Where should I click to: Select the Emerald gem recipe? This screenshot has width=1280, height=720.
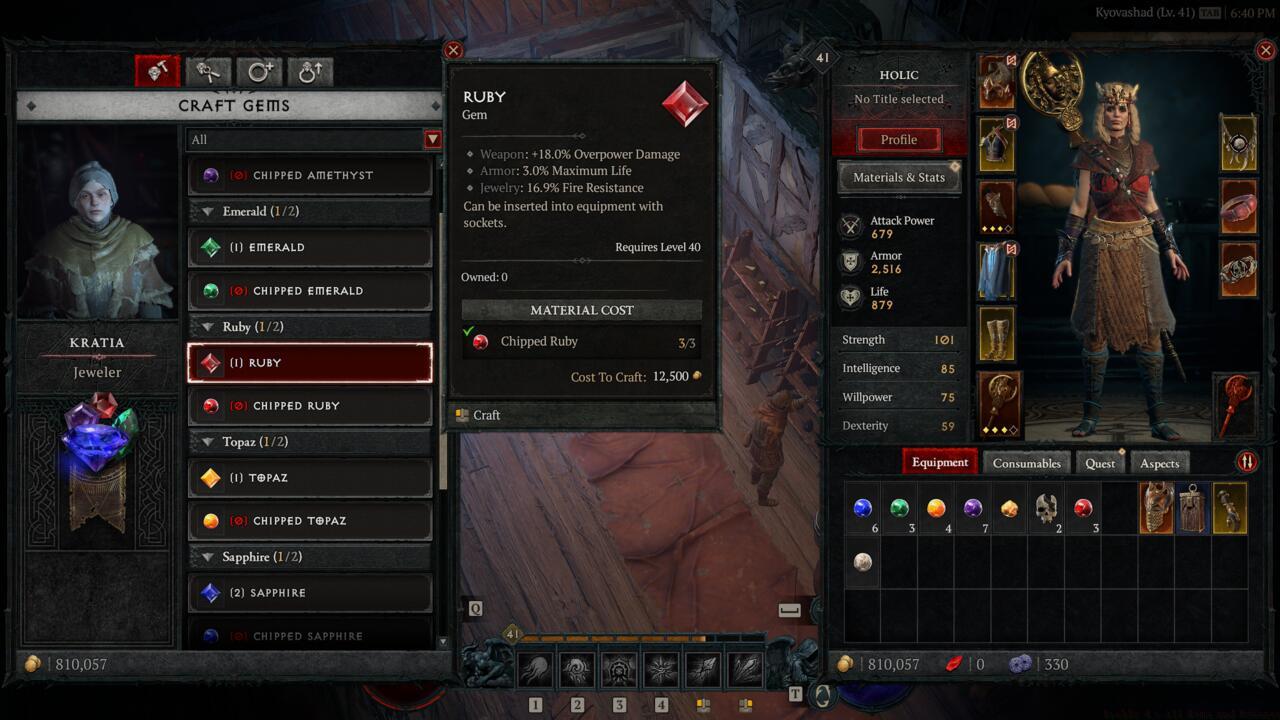[x=310, y=247]
